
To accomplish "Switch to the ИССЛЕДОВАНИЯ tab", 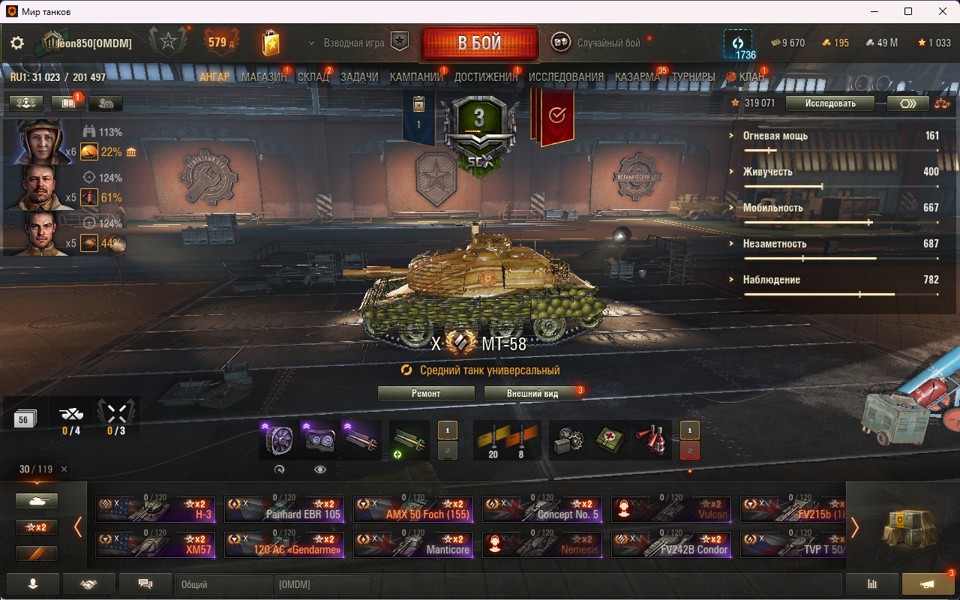I will [566, 77].
